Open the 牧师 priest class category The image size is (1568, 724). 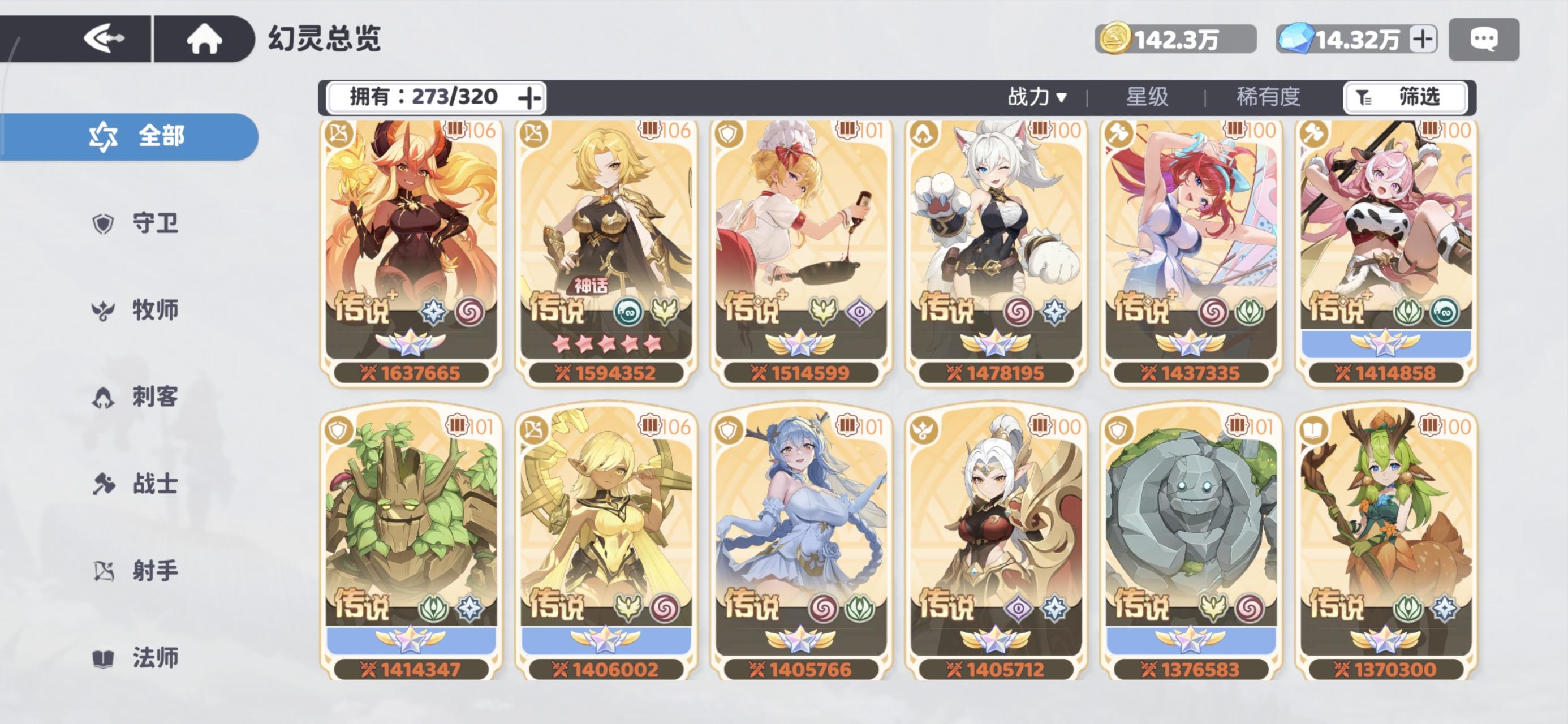tap(105, 311)
